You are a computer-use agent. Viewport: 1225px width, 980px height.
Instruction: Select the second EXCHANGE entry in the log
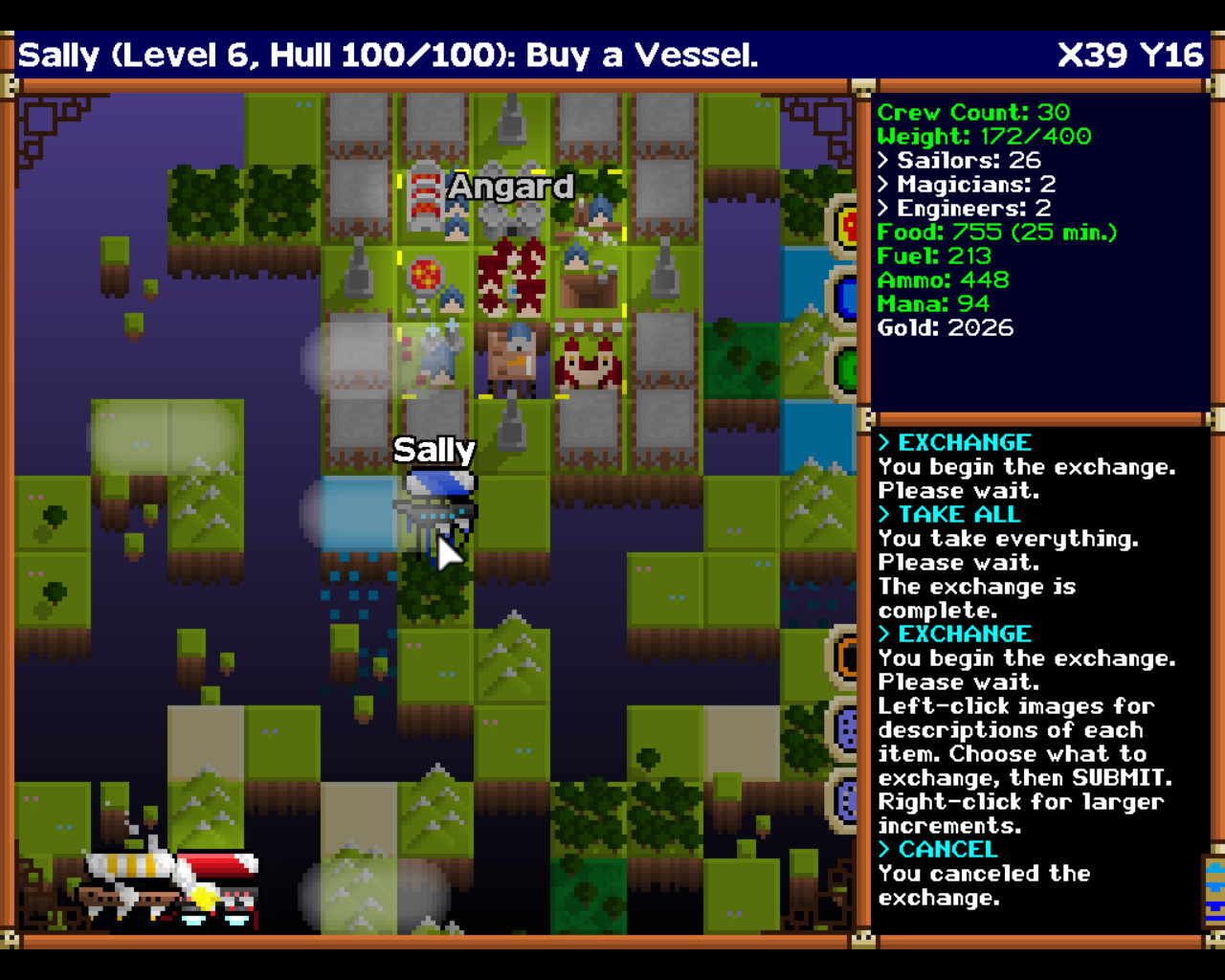coord(954,634)
